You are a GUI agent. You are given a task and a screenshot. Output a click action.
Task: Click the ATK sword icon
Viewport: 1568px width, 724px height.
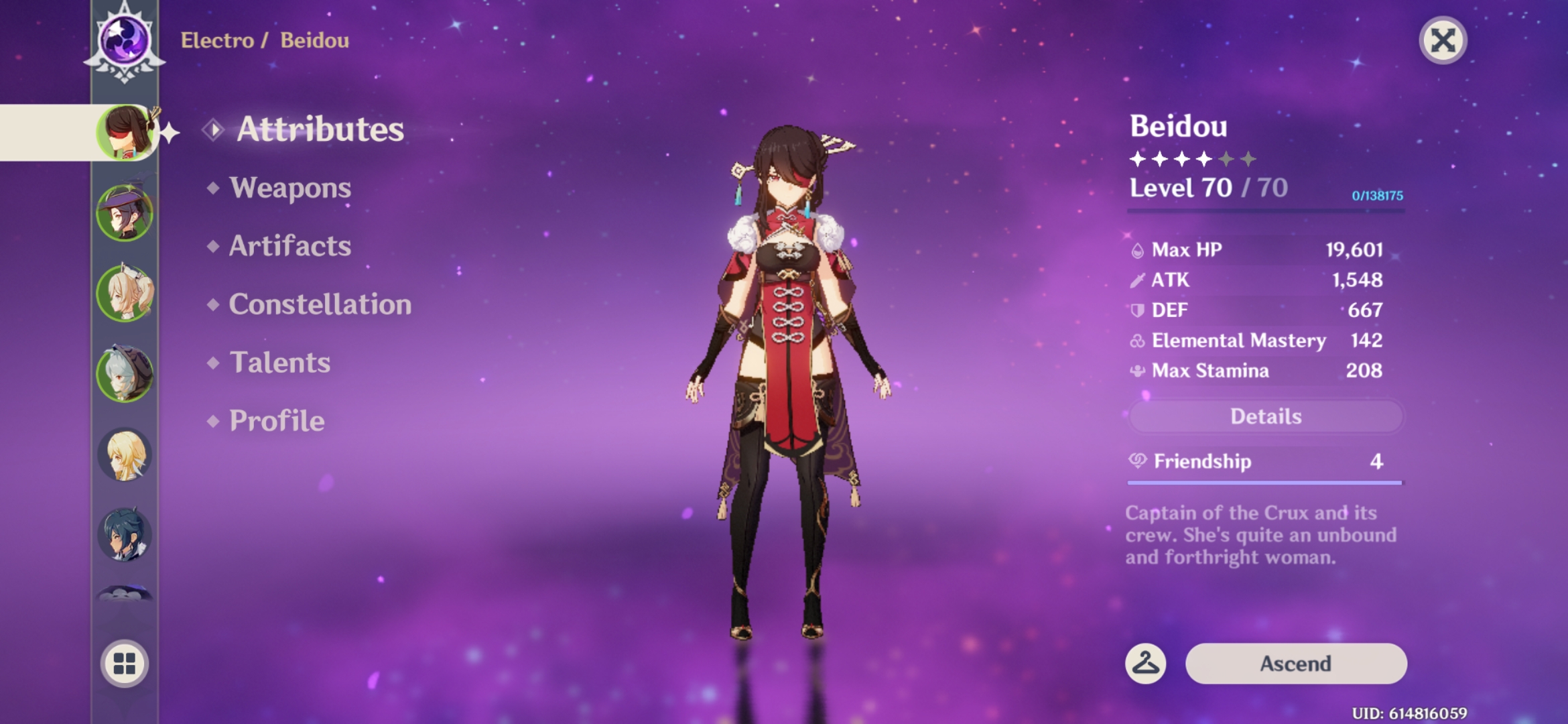click(x=1137, y=280)
